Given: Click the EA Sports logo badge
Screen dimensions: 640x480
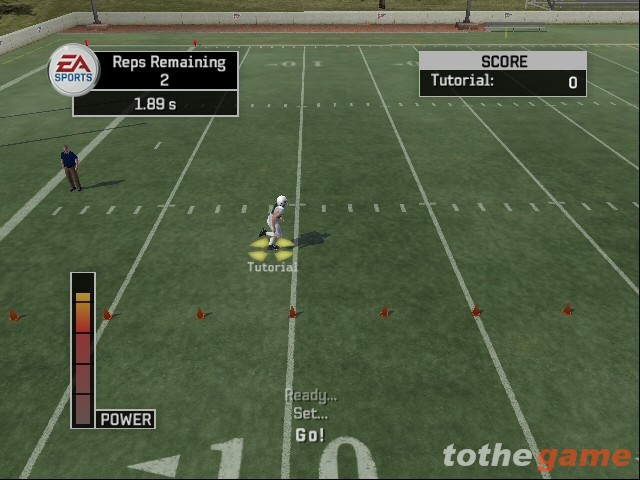Looking at the screenshot, I should (x=74, y=70).
